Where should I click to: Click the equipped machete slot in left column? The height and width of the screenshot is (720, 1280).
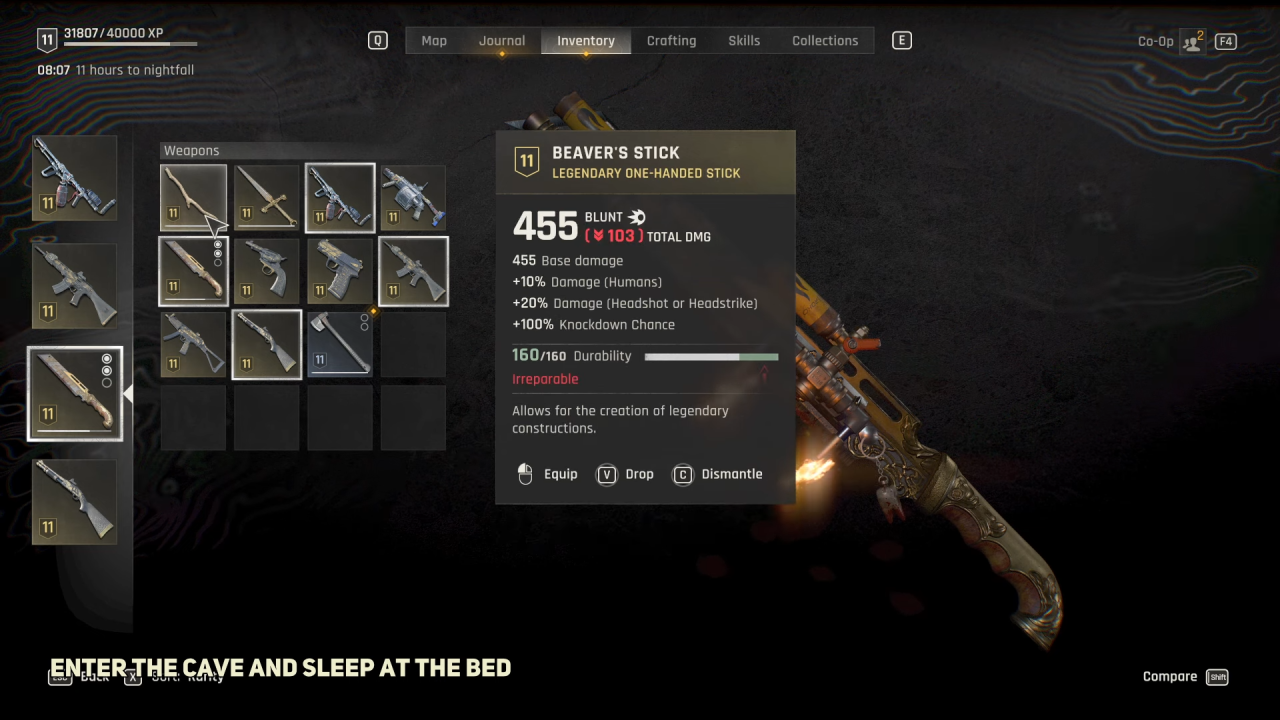[75, 394]
